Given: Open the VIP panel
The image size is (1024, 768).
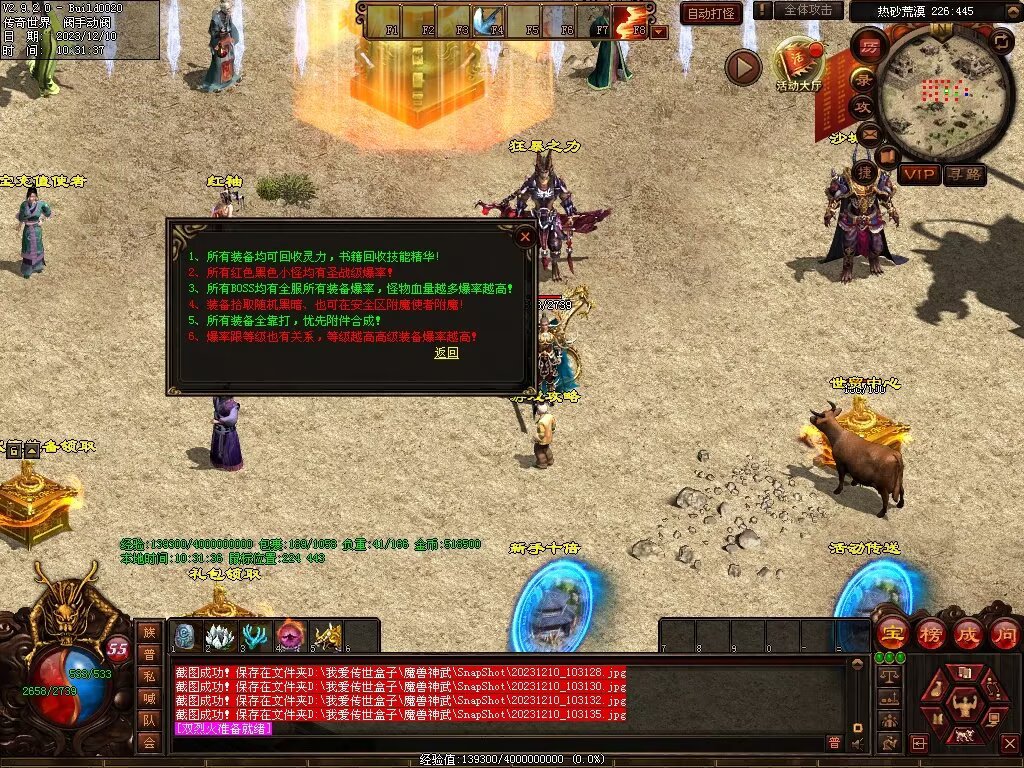Looking at the screenshot, I should (919, 174).
